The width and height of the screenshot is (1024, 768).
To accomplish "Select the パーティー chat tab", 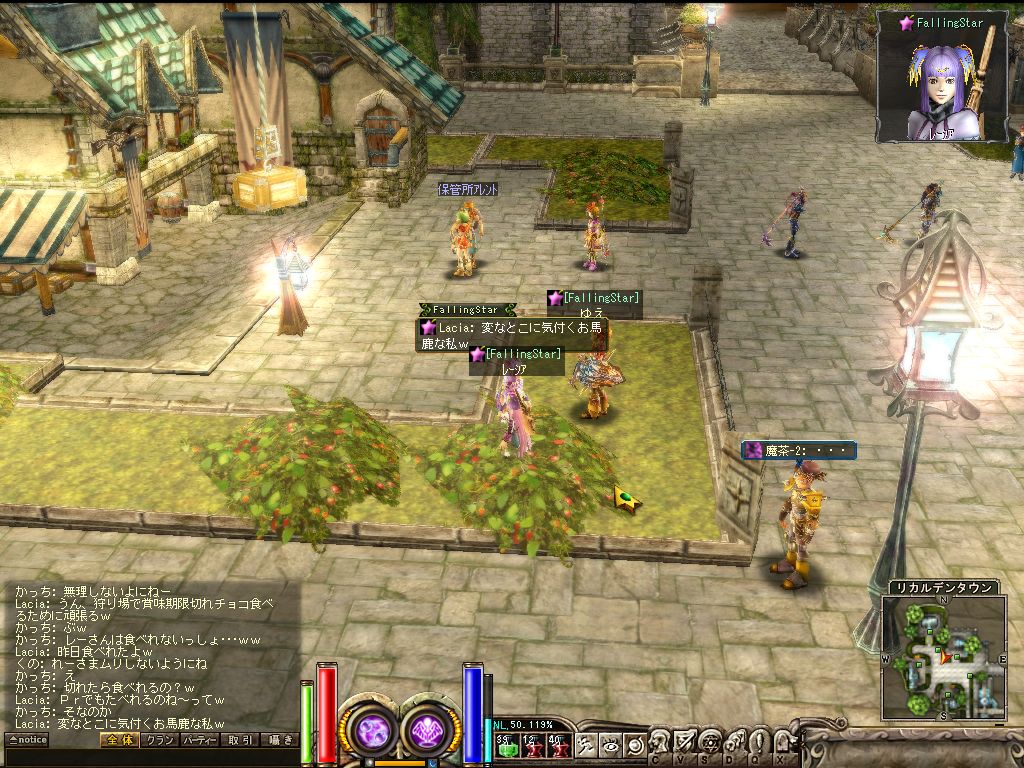I will point(200,740).
